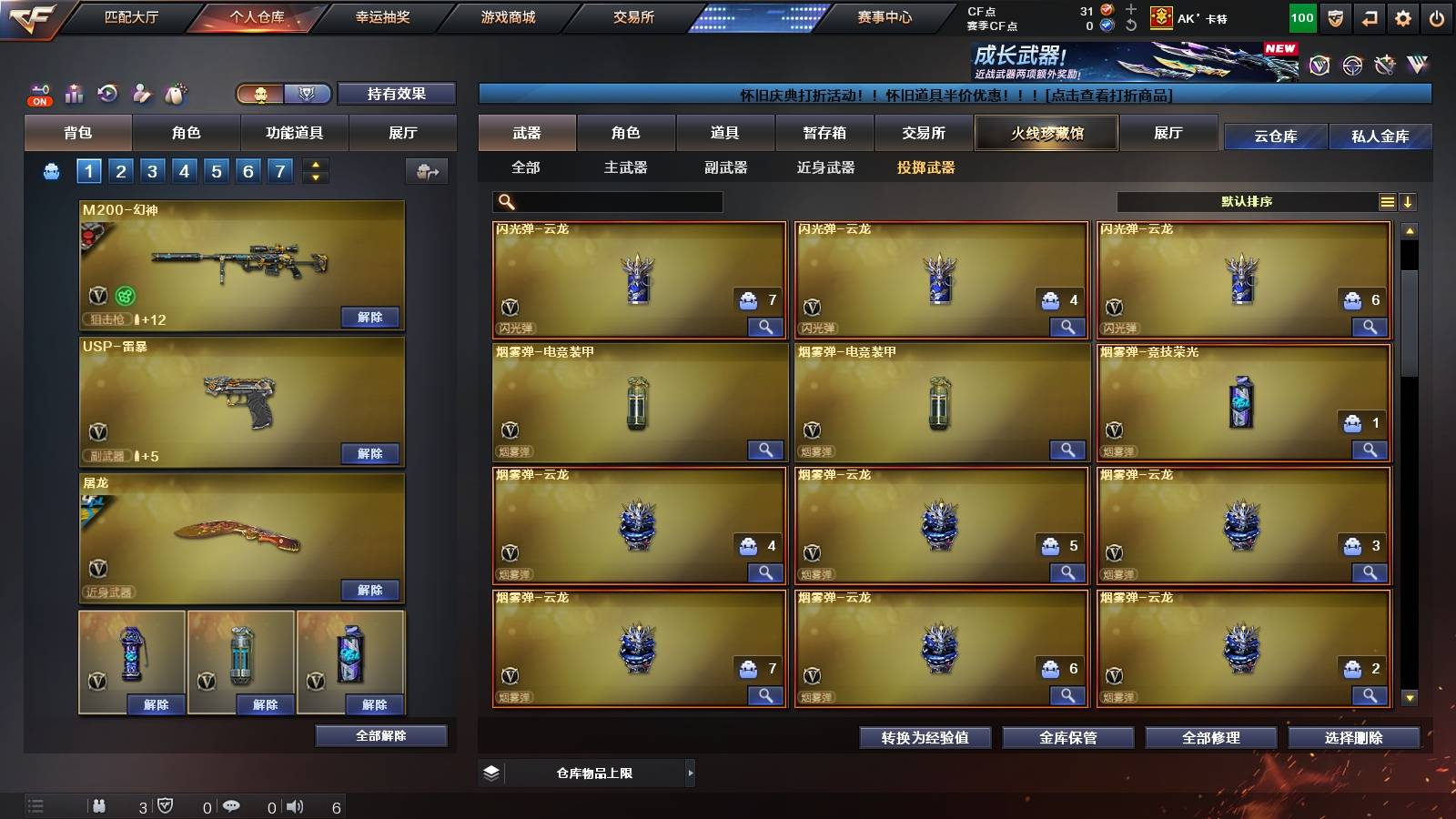Open the settings gear in the top-right corner
This screenshot has width=1456, height=819.
(x=1403, y=16)
